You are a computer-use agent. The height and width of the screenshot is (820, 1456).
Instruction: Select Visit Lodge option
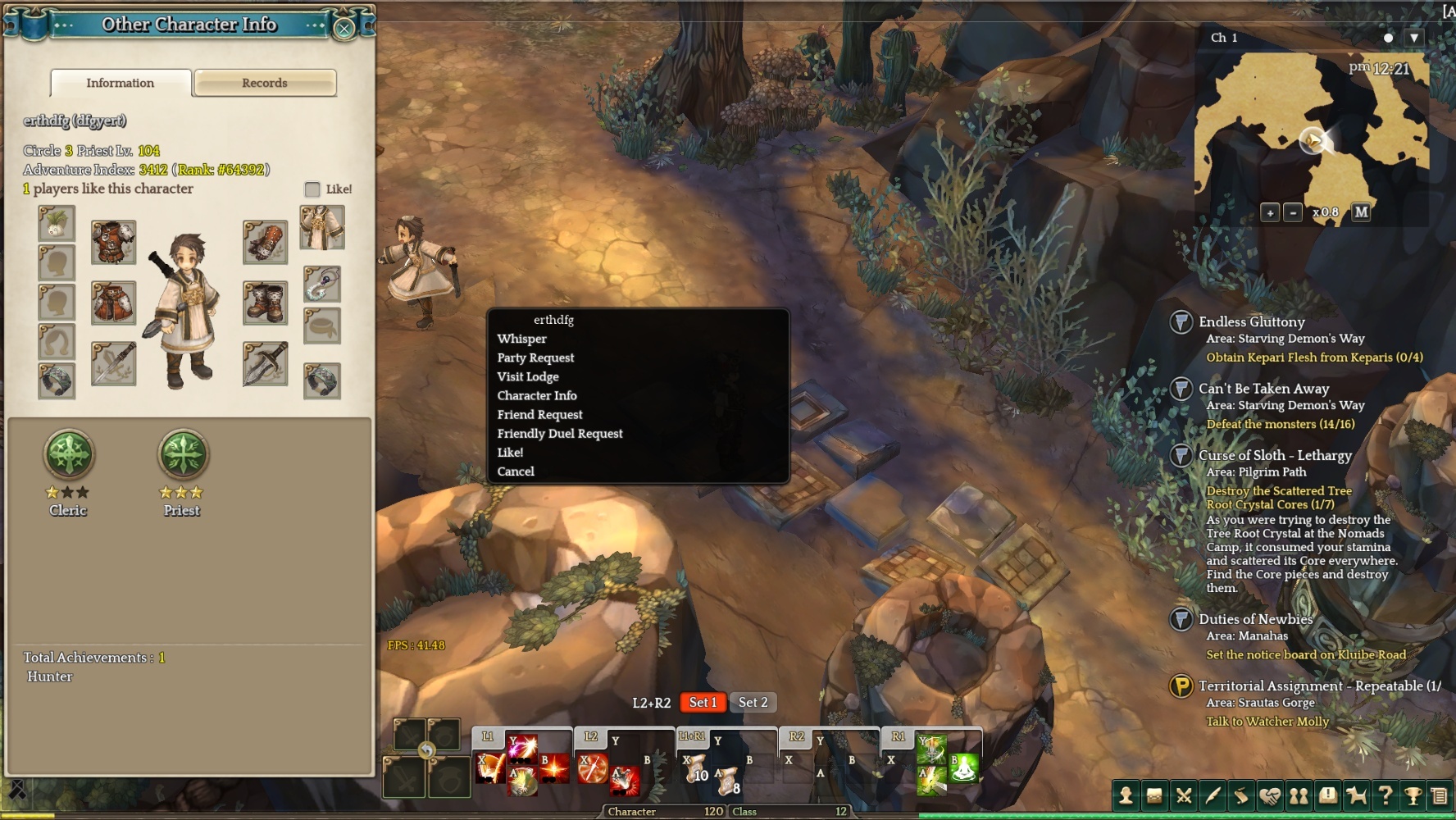[528, 376]
